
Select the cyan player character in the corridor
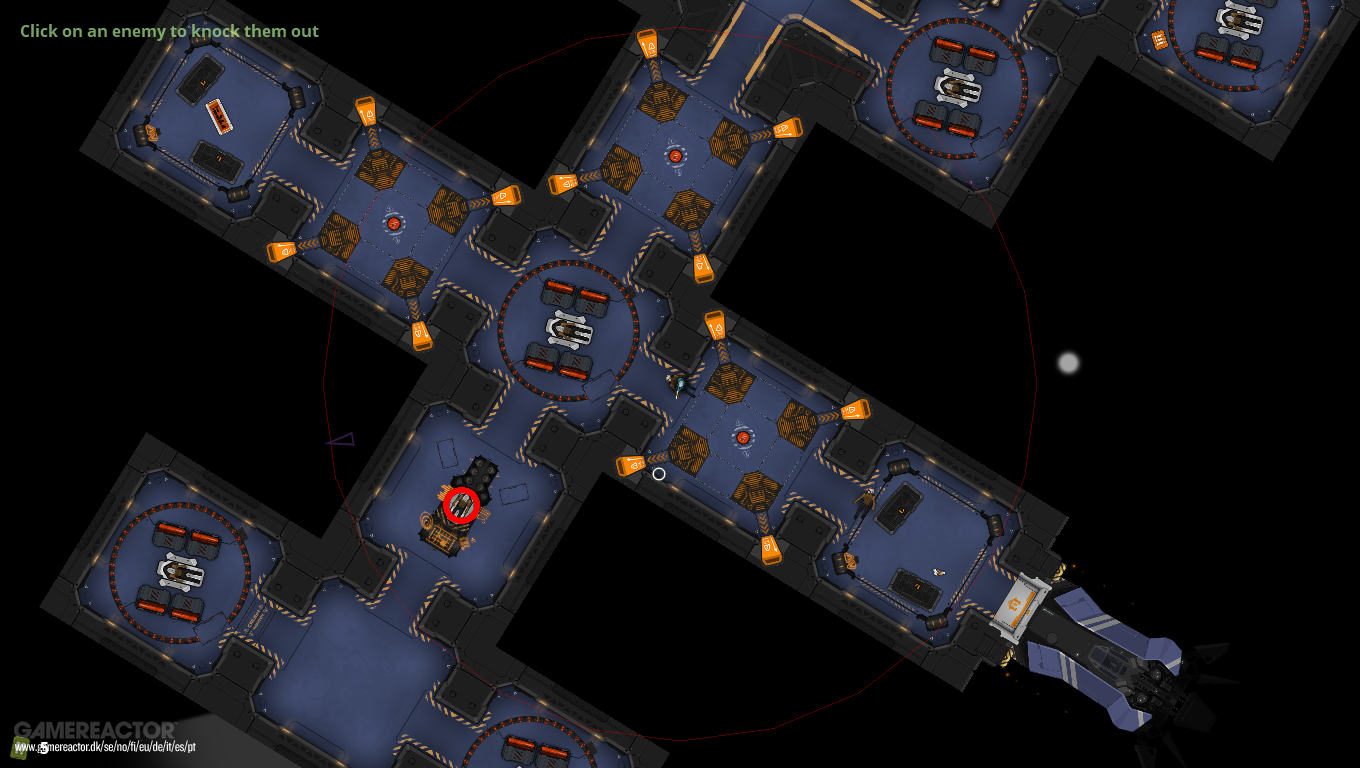click(681, 385)
